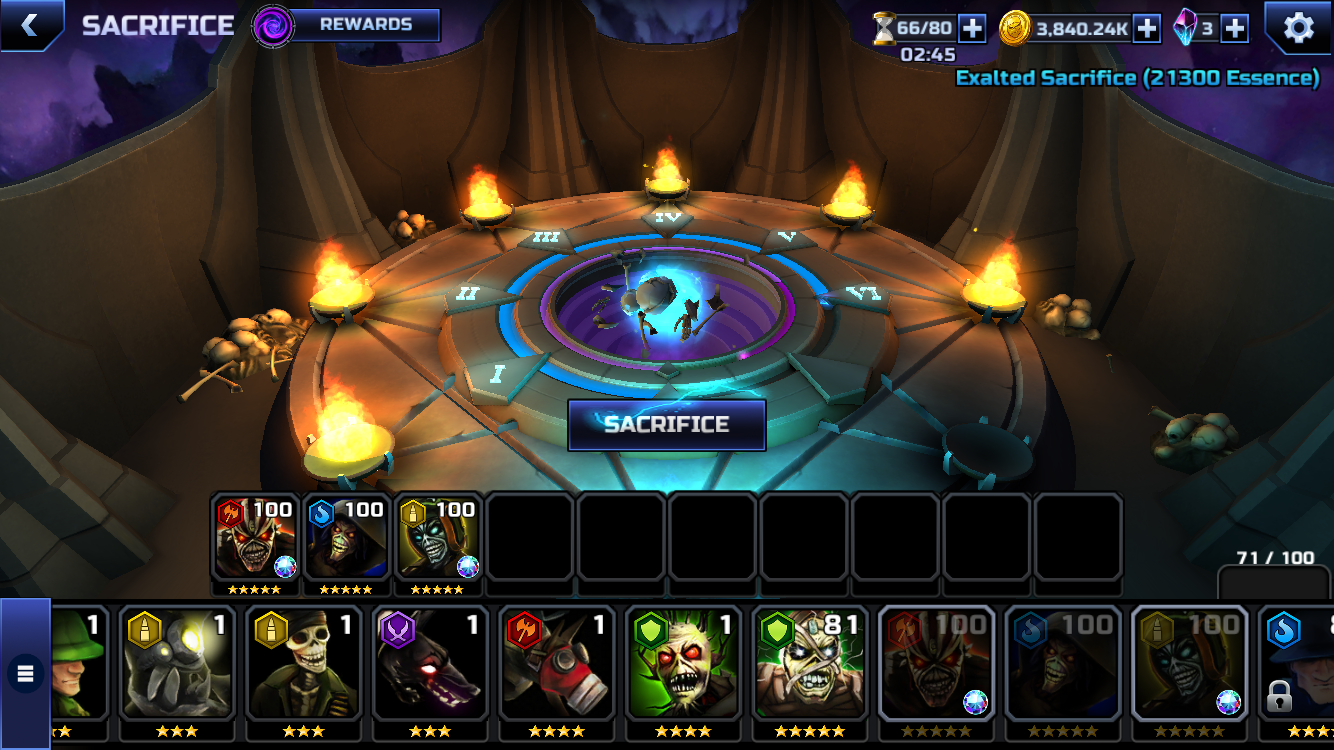Viewport: 1334px width, 750px height.
Task: Remove the blue hooded character from sacrifice slots
Action: click(347, 540)
